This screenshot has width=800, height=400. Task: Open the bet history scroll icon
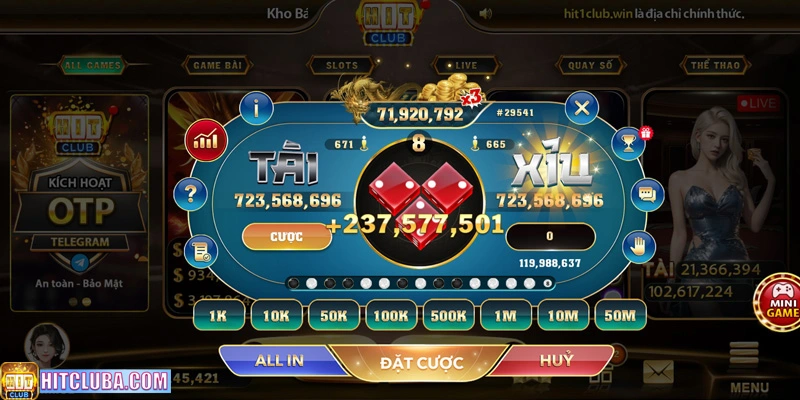[x=202, y=250]
